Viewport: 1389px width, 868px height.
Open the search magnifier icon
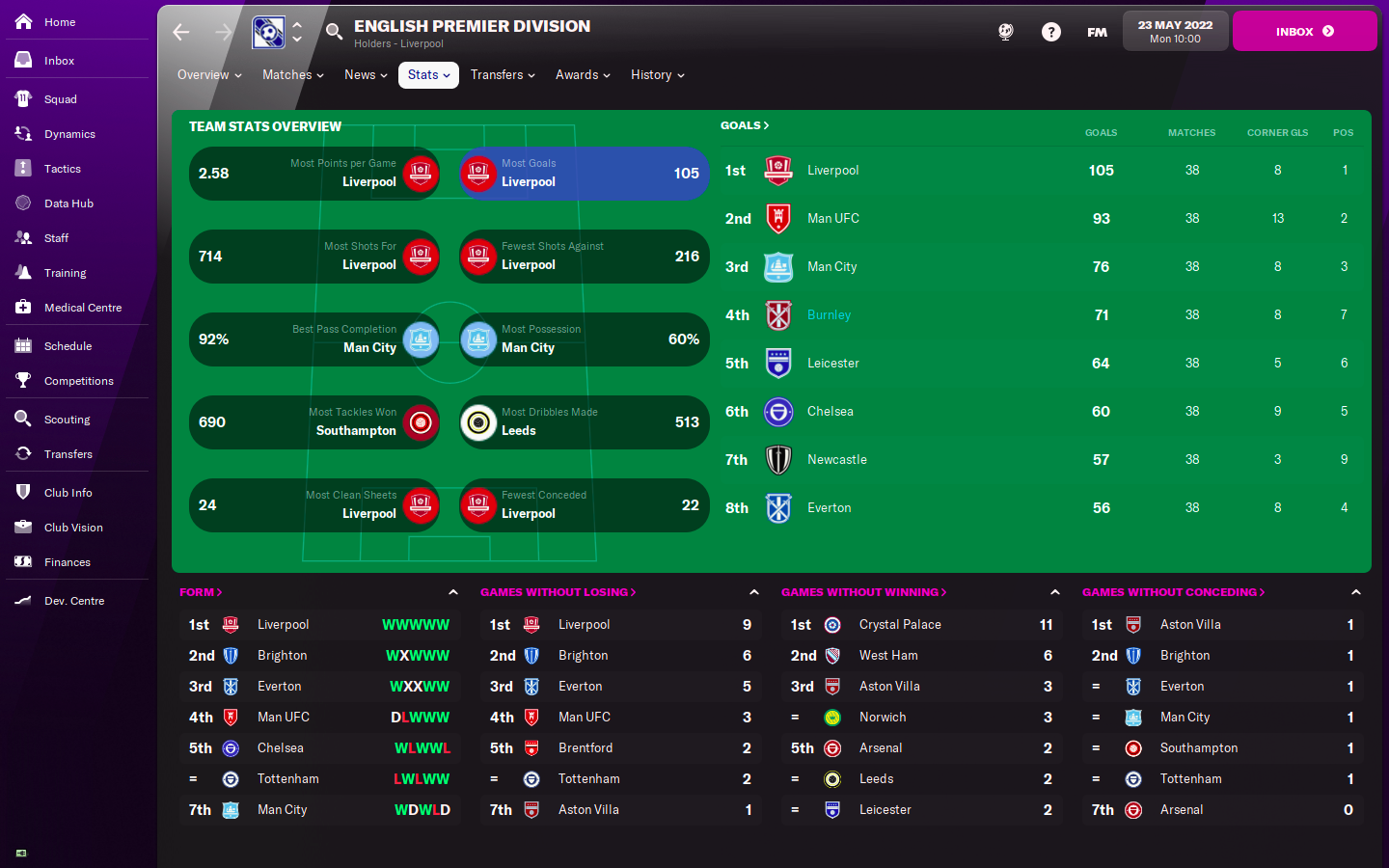click(334, 32)
